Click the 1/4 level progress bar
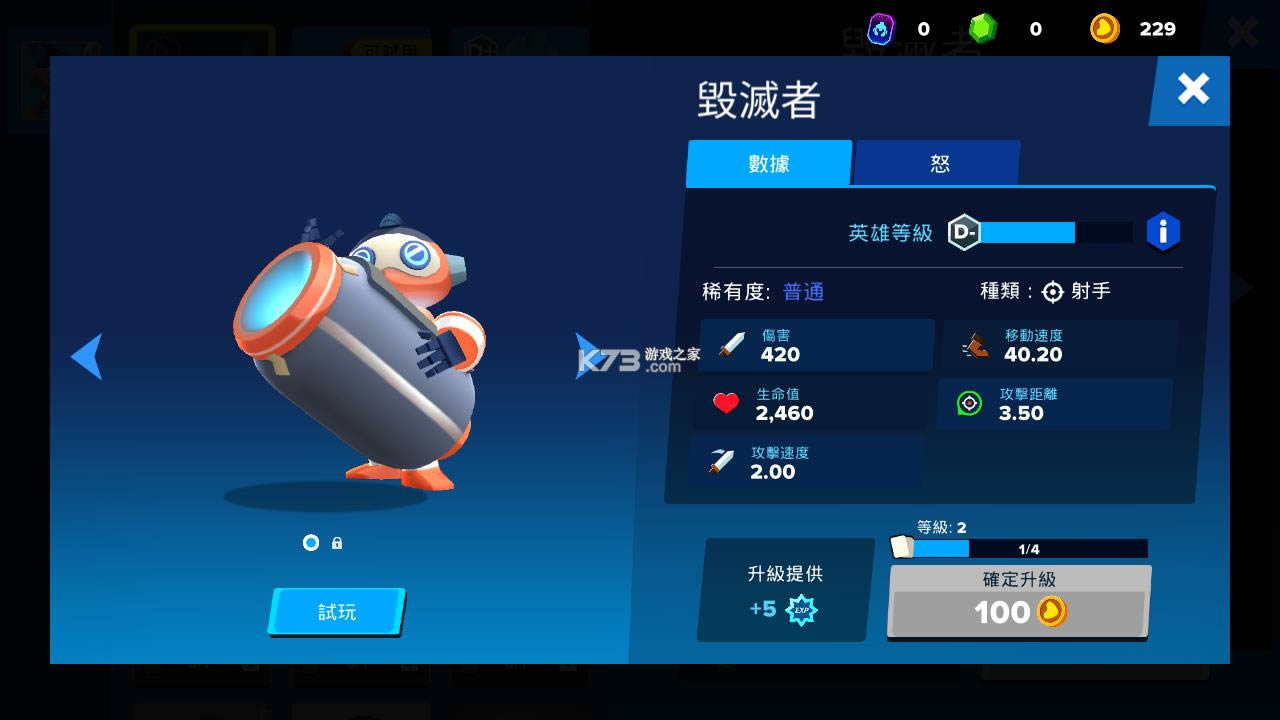Screen dimensions: 1280x720 (1030, 549)
